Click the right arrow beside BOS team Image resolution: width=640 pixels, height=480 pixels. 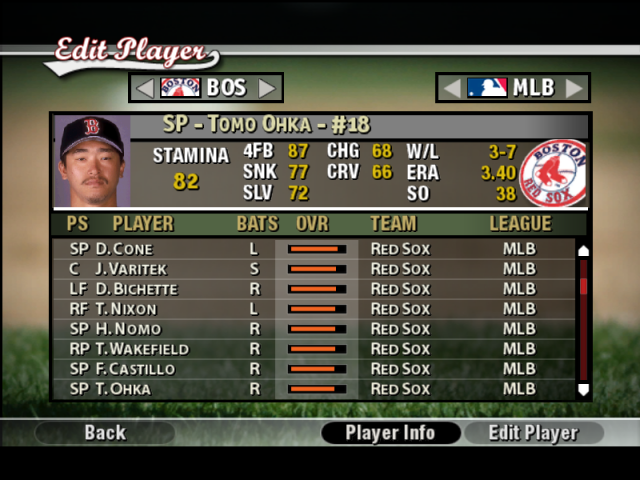coord(267,88)
